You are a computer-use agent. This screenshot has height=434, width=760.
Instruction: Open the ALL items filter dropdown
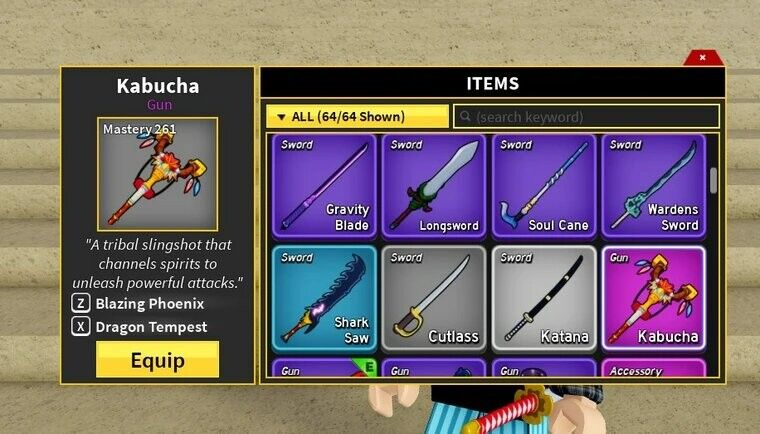coord(357,117)
